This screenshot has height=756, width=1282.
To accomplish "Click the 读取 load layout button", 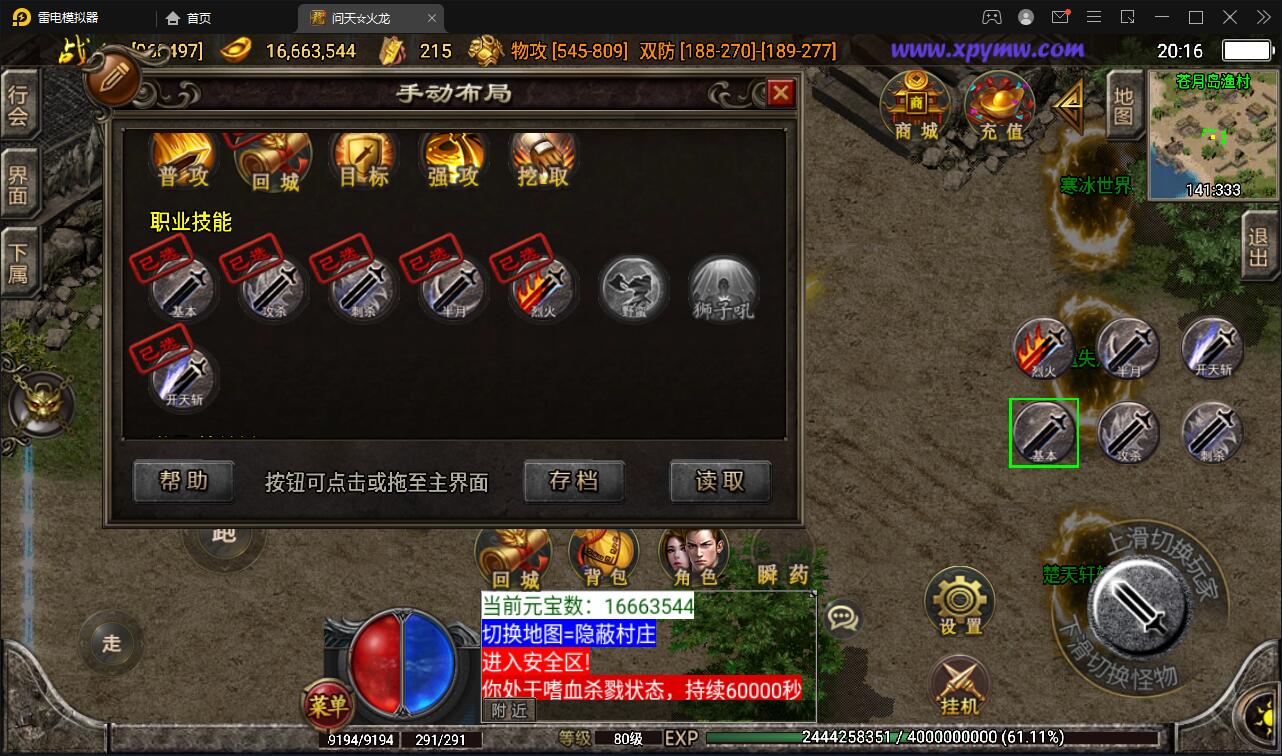I will click(x=720, y=481).
